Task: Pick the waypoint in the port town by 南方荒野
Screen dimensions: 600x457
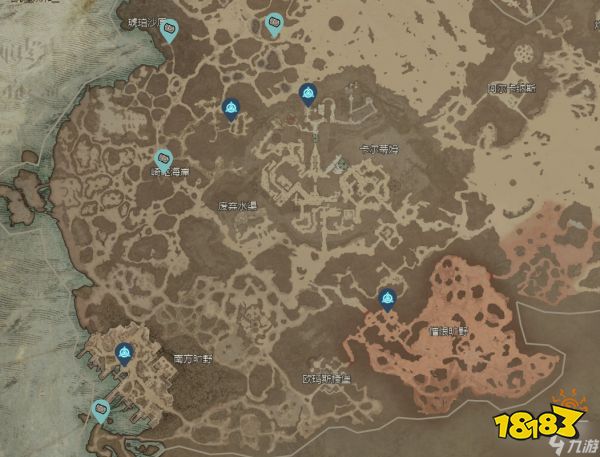Action: pos(124,351)
